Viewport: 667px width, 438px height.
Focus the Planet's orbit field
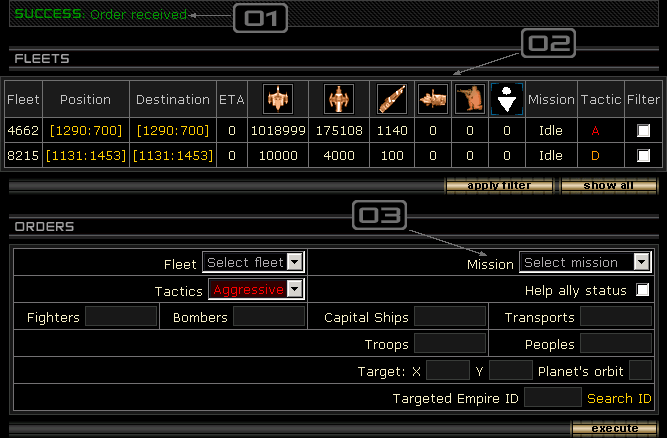640,371
